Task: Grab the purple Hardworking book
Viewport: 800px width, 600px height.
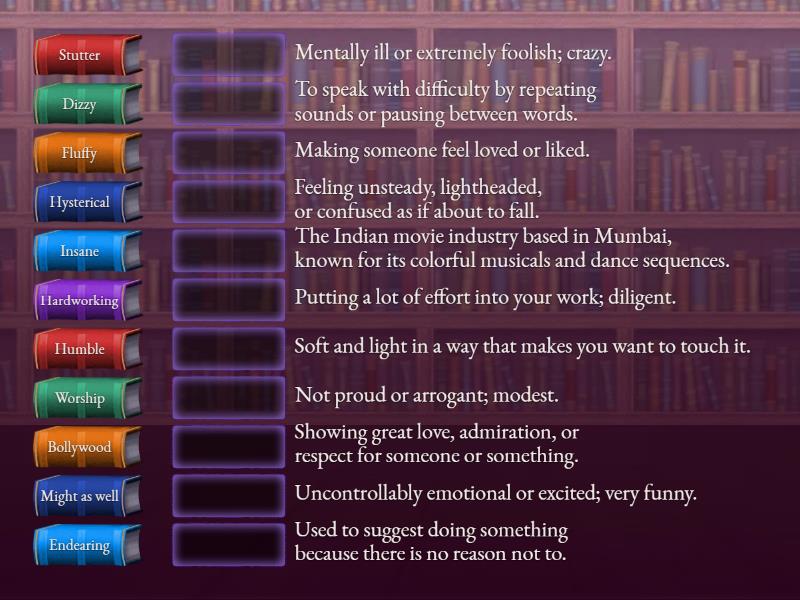Action: click(84, 300)
